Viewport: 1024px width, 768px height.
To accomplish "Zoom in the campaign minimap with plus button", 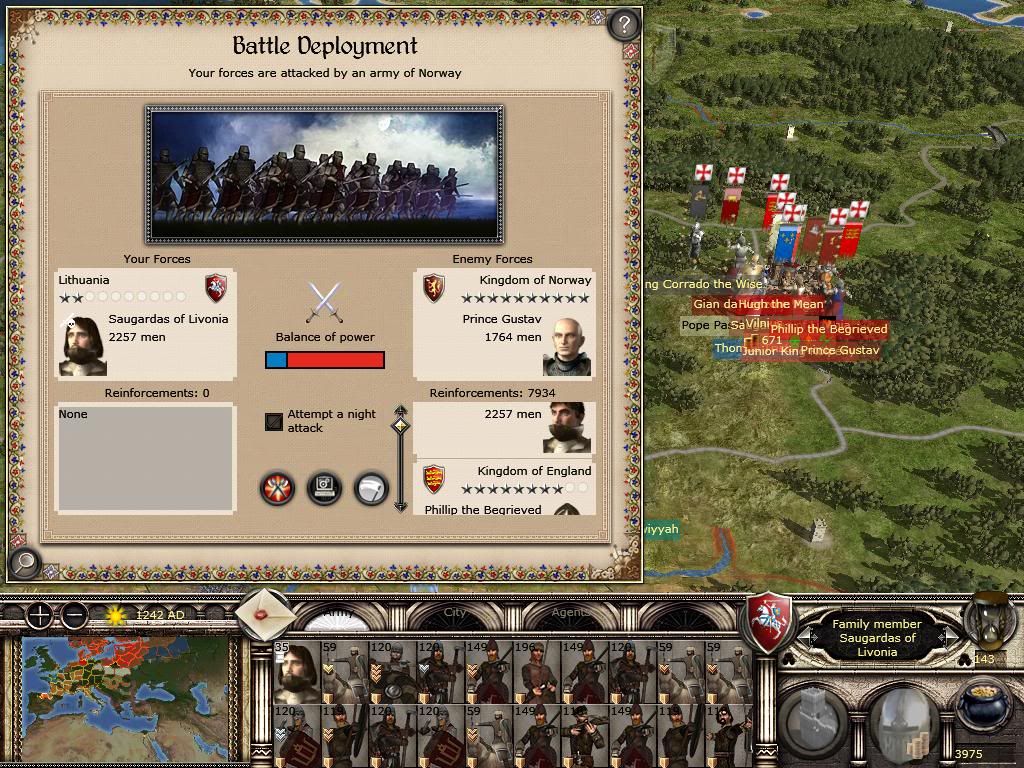I will point(39,616).
